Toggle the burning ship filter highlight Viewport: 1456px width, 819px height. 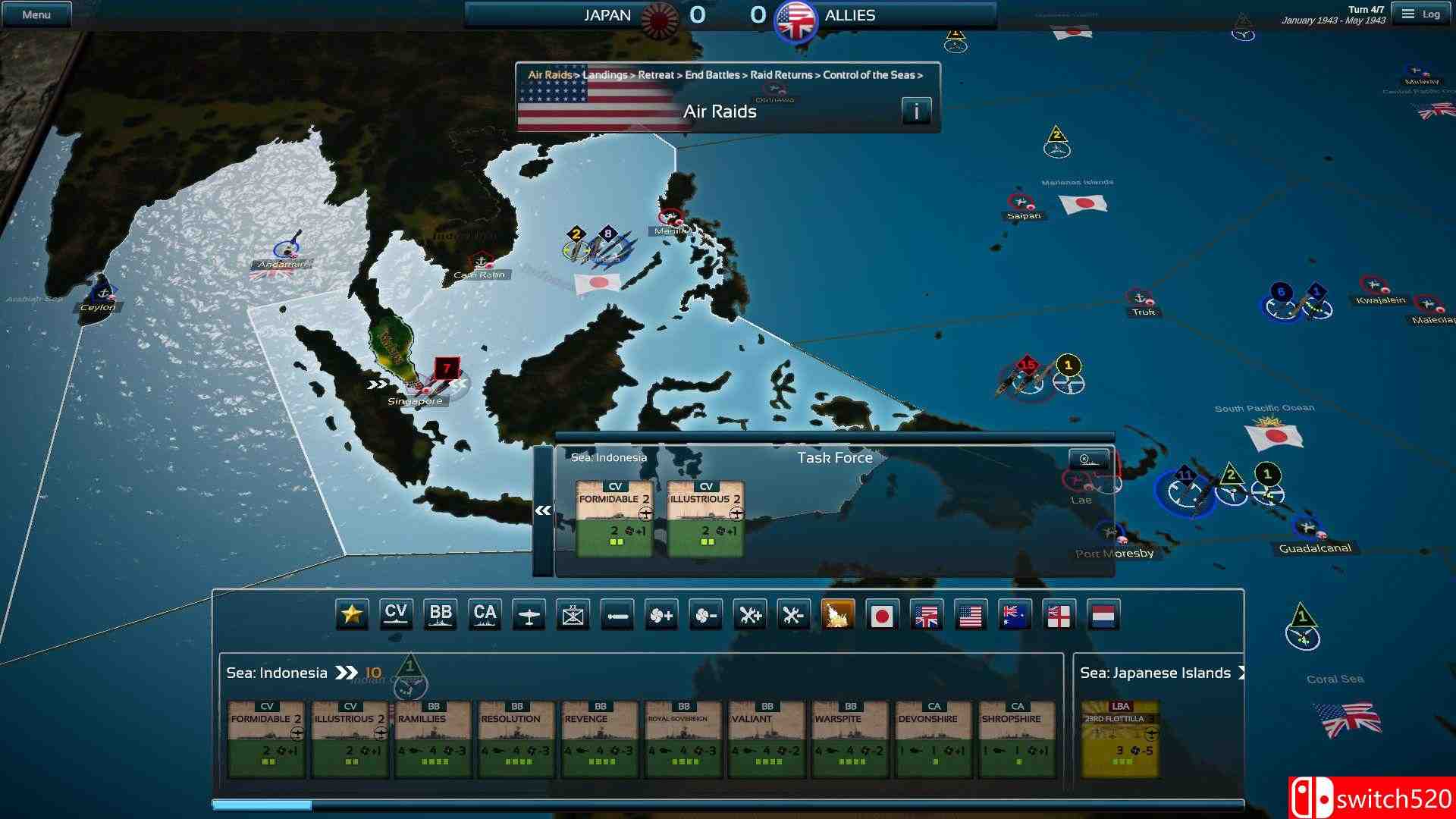(839, 616)
